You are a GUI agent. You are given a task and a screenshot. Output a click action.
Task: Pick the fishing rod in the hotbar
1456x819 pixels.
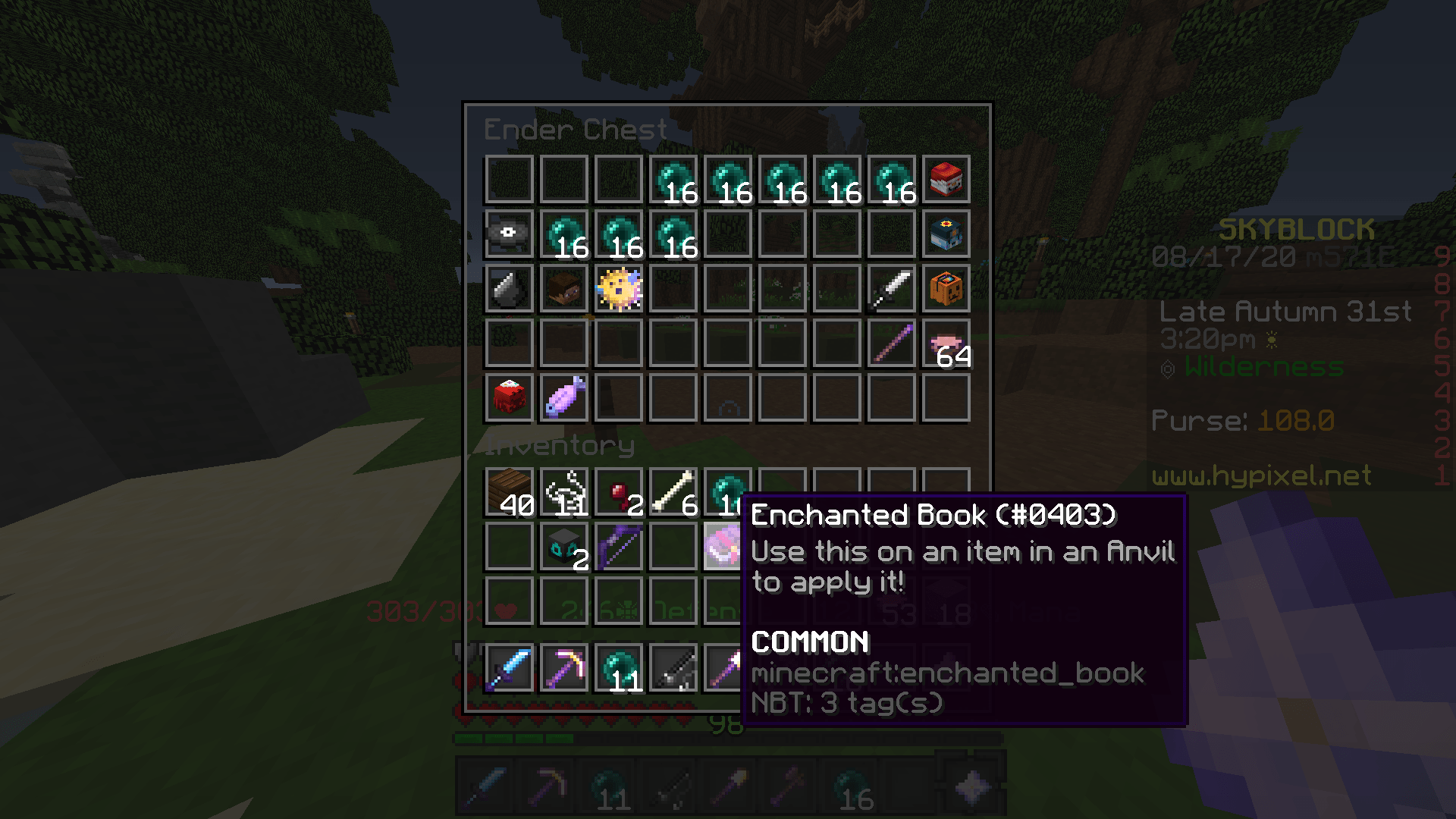[x=673, y=668]
